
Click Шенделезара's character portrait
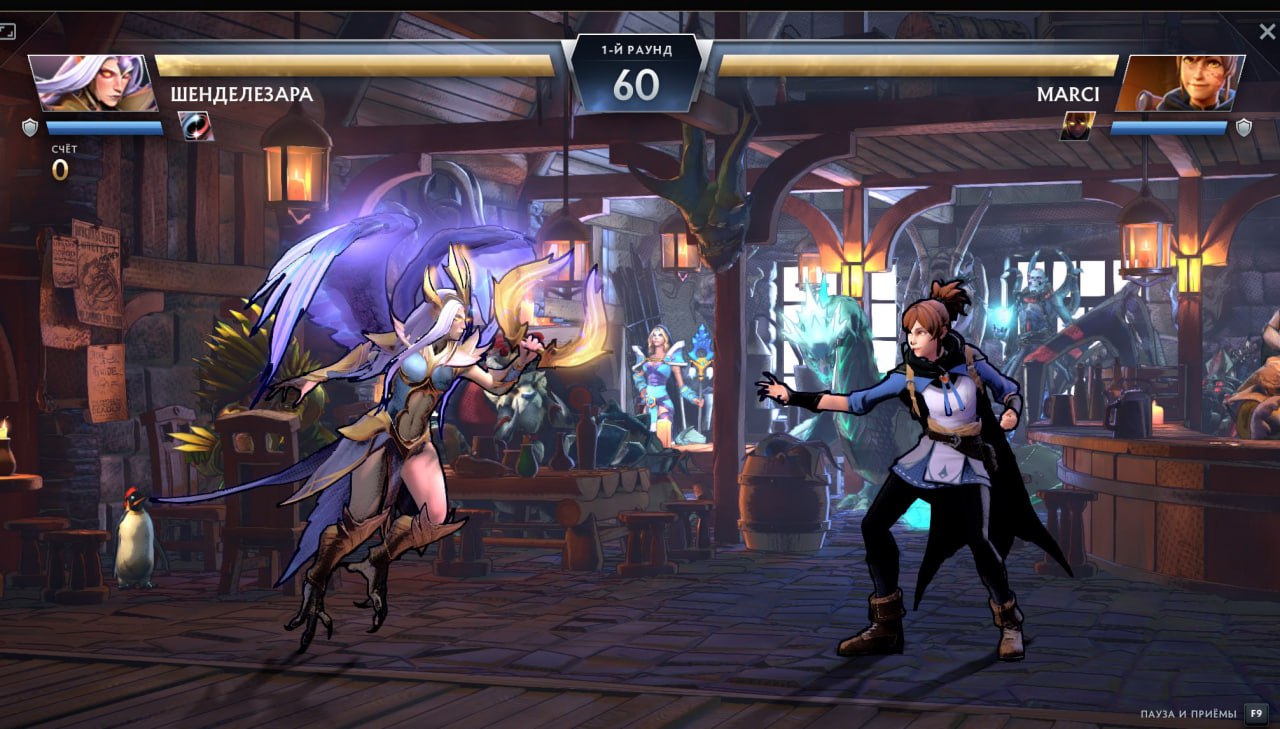tap(91, 83)
